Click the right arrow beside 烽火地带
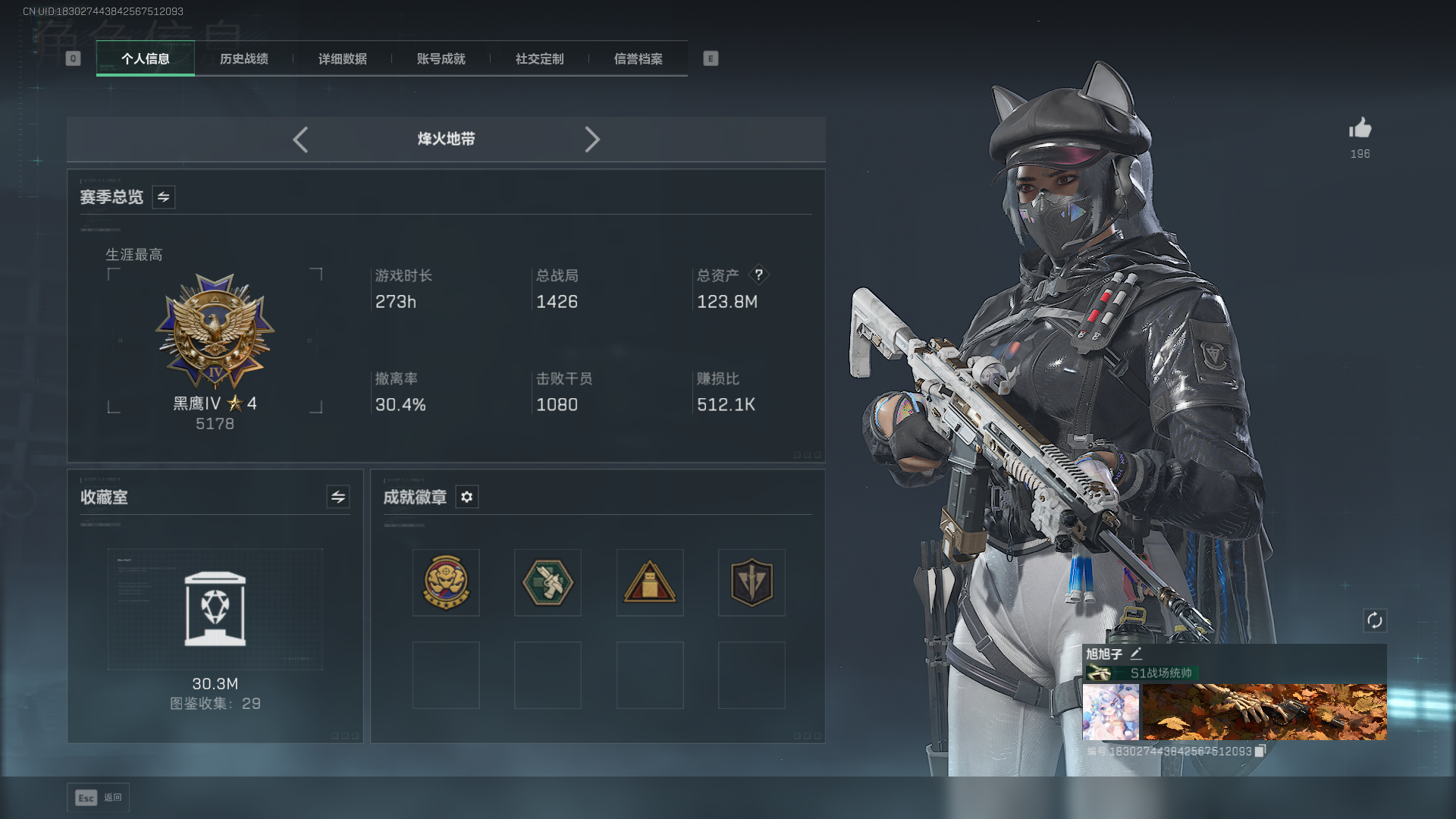Screen dimensions: 1456x819 point(592,140)
